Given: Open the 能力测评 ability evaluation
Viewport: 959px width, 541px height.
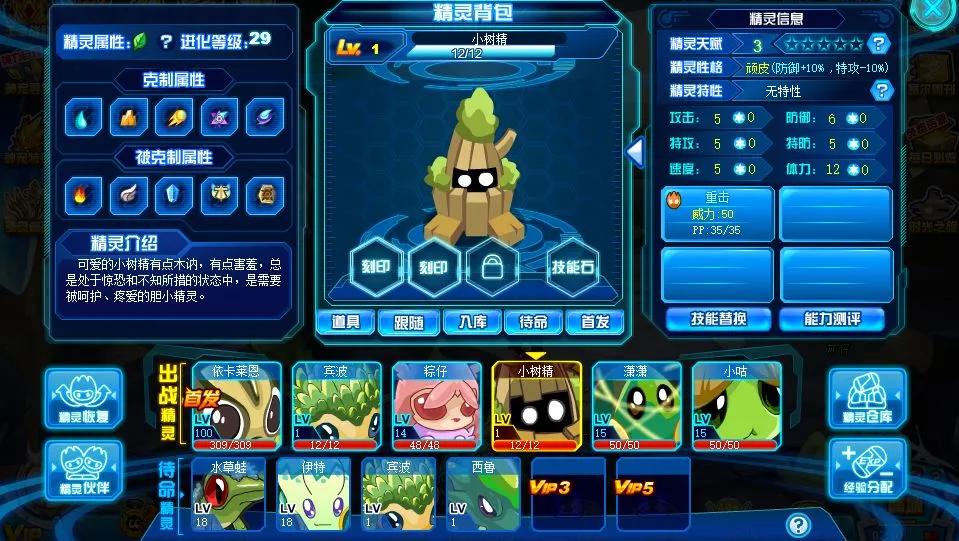Looking at the screenshot, I should point(833,319).
